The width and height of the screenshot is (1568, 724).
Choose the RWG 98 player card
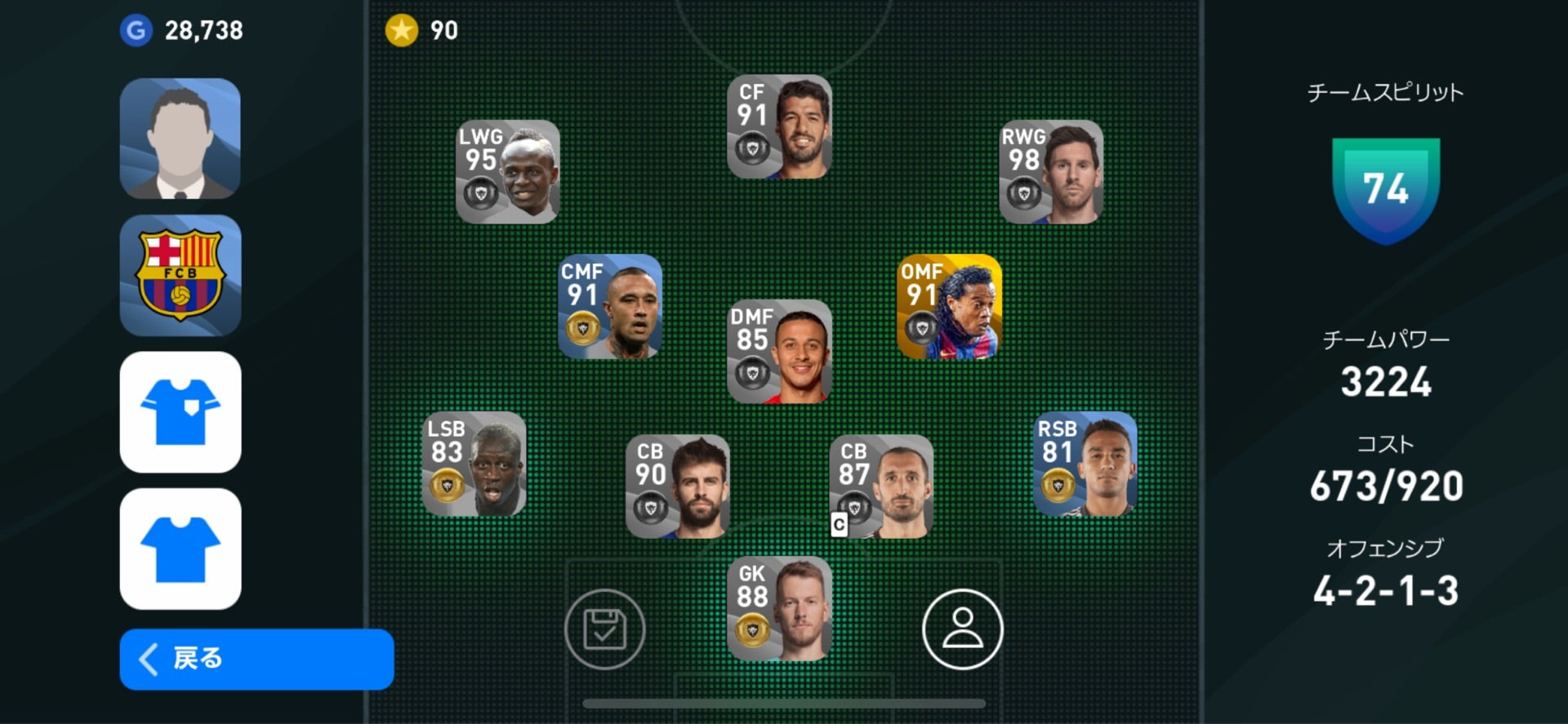click(x=1051, y=172)
